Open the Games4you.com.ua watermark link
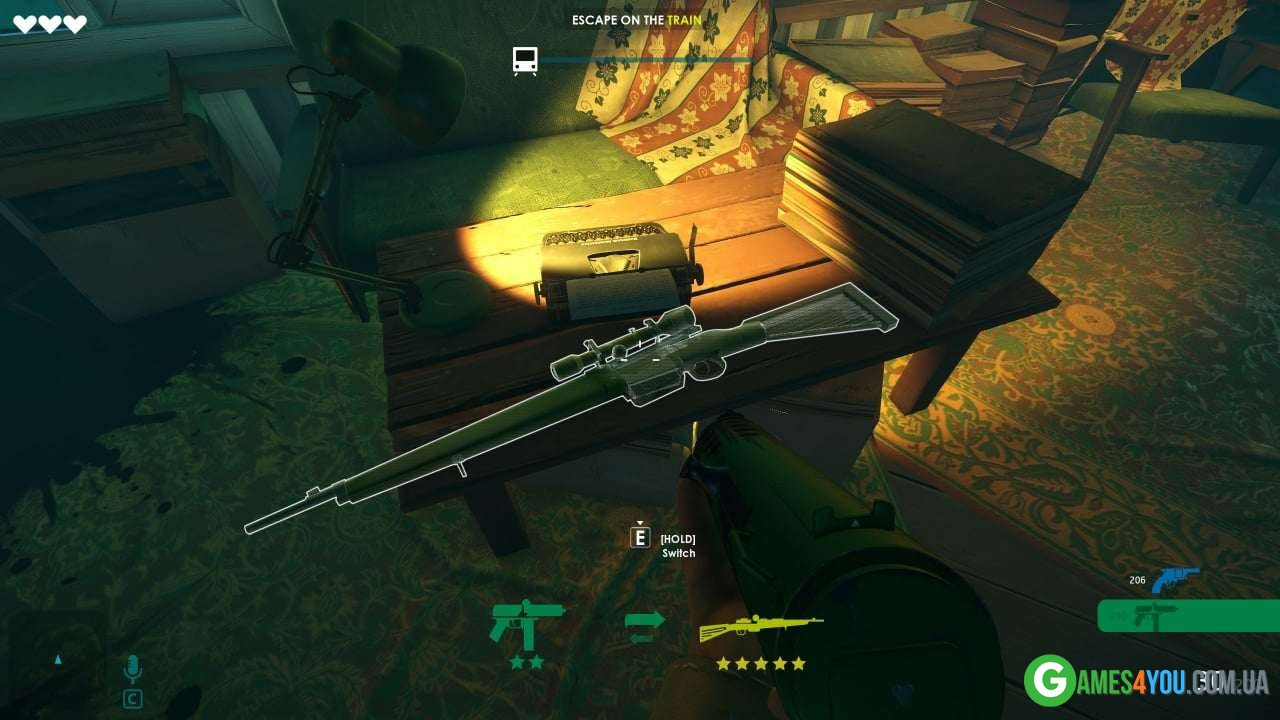The height and width of the screenshot is (720, 1280). 1146,681
